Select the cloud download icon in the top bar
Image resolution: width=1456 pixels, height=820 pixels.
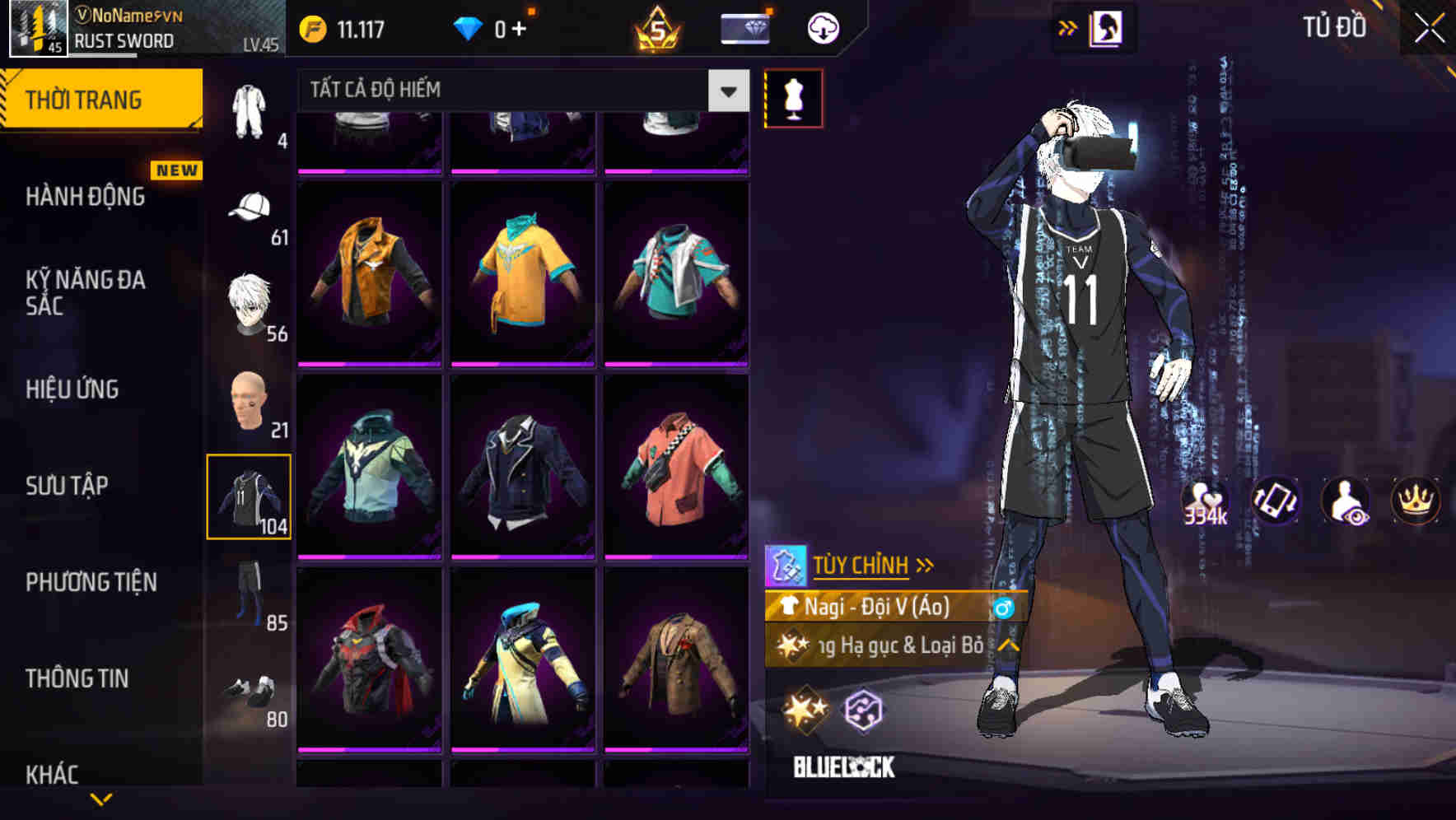coord(820,26)
